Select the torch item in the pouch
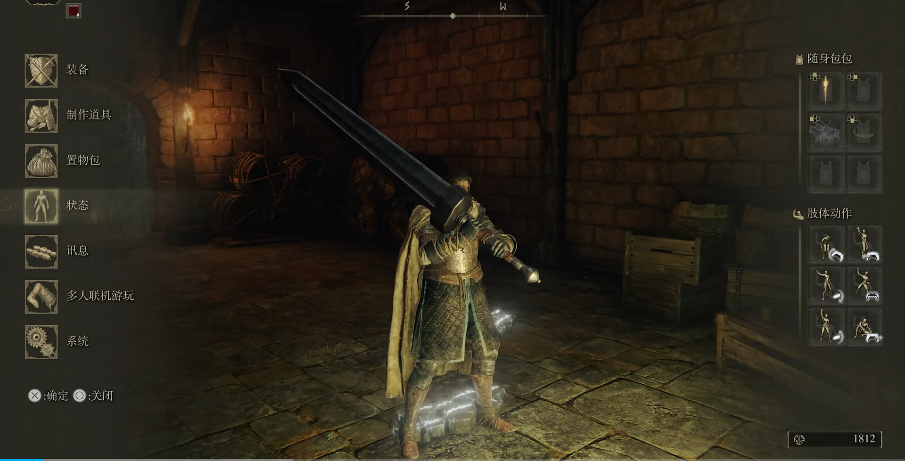This screenshot has height=461, width=905. pyautogui.click(x=826, y=92)
